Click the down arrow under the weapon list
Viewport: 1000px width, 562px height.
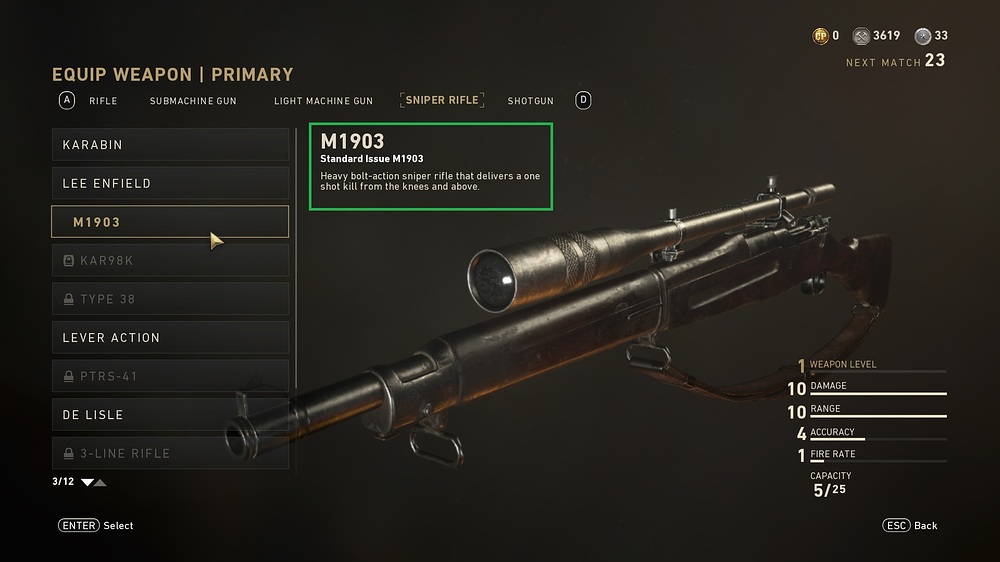point(87,482)
